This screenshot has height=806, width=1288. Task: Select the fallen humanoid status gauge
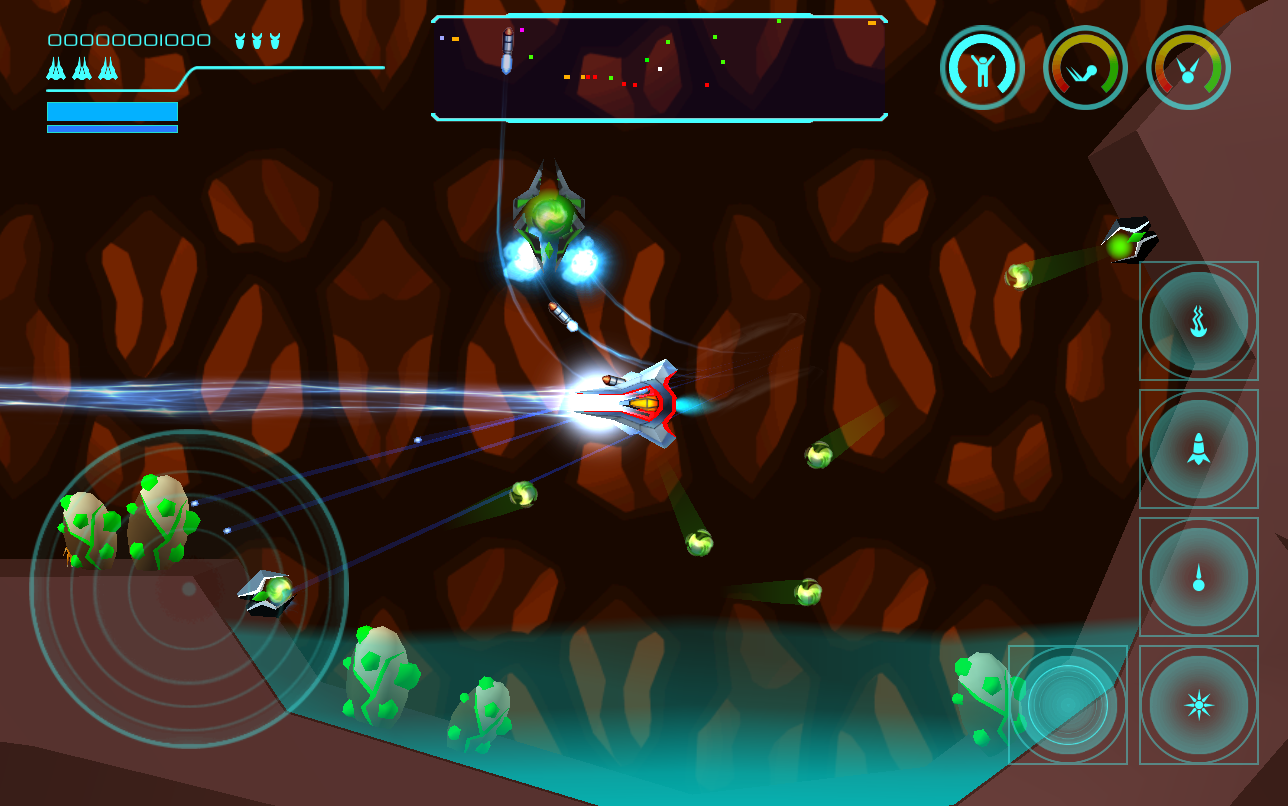[x=1085, y=68]
